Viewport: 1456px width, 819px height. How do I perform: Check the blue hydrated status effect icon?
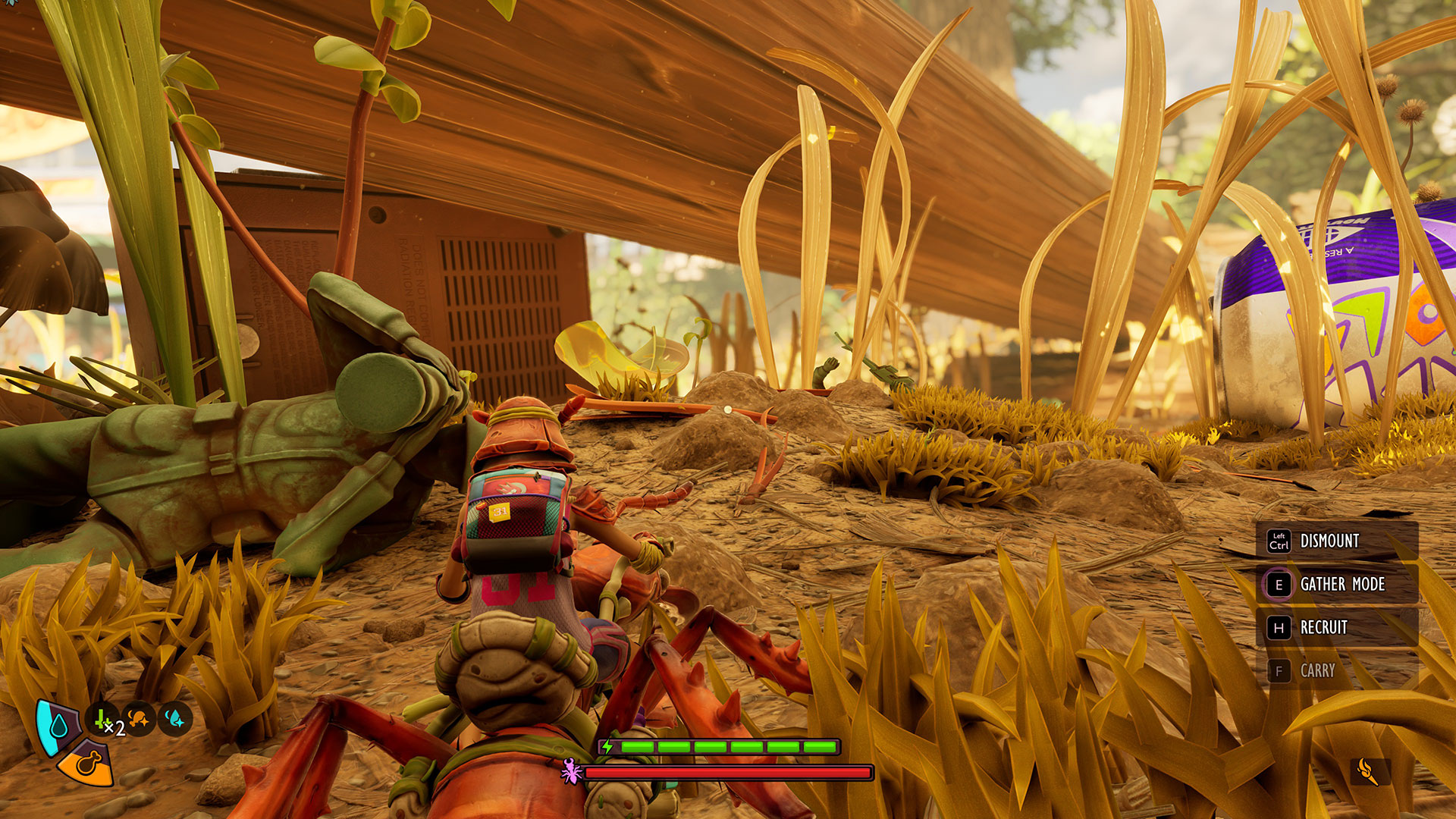click(174, 719)
